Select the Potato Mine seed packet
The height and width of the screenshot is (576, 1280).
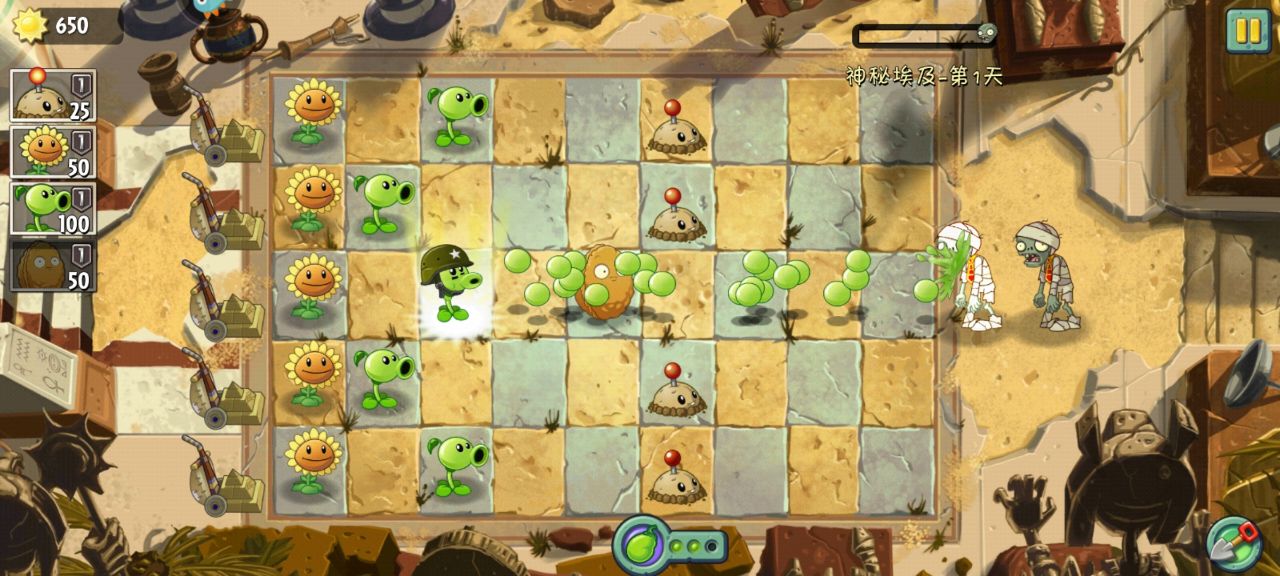tap(52, 95)
